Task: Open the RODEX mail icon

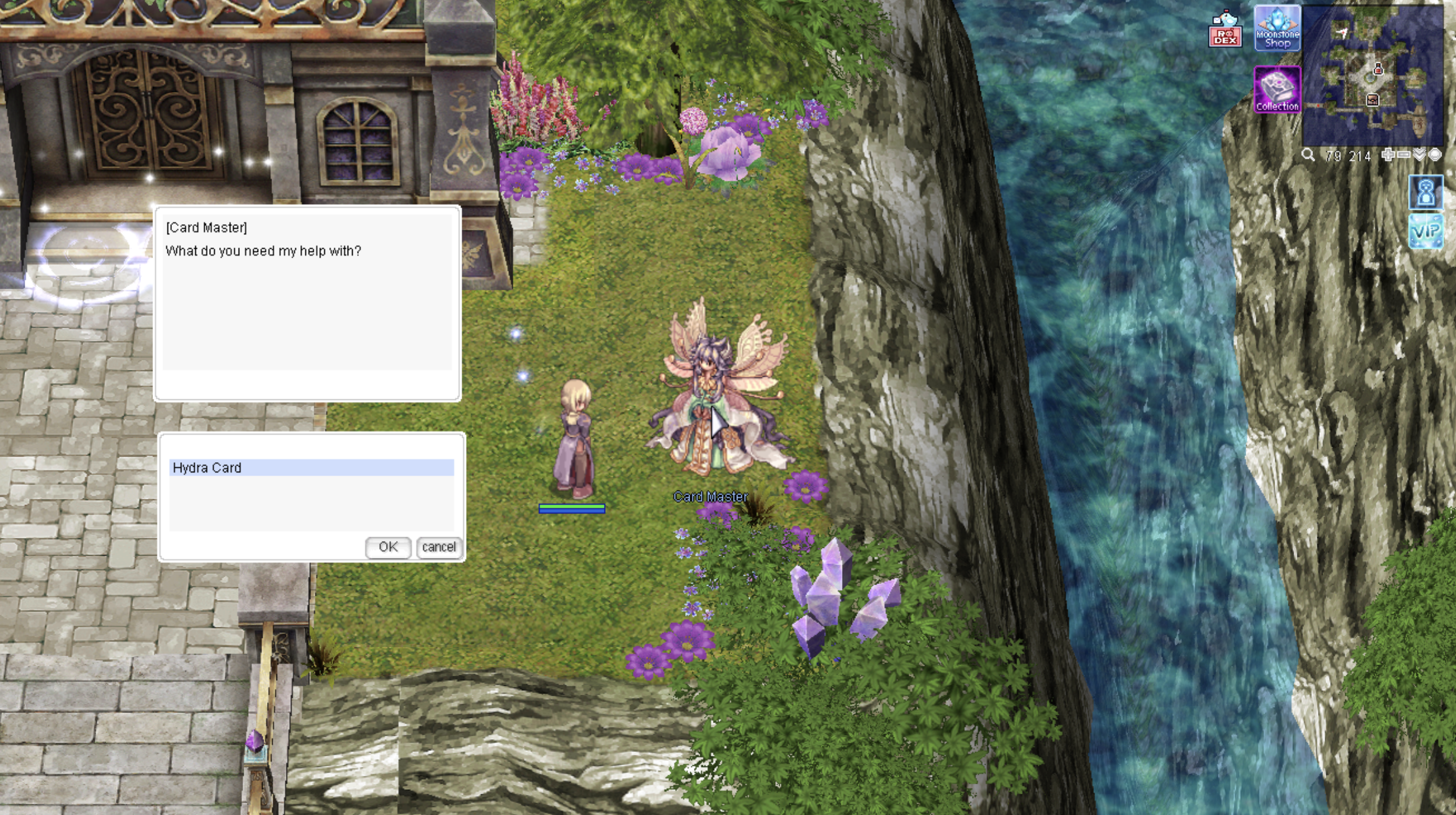Action: [1225, 30]
